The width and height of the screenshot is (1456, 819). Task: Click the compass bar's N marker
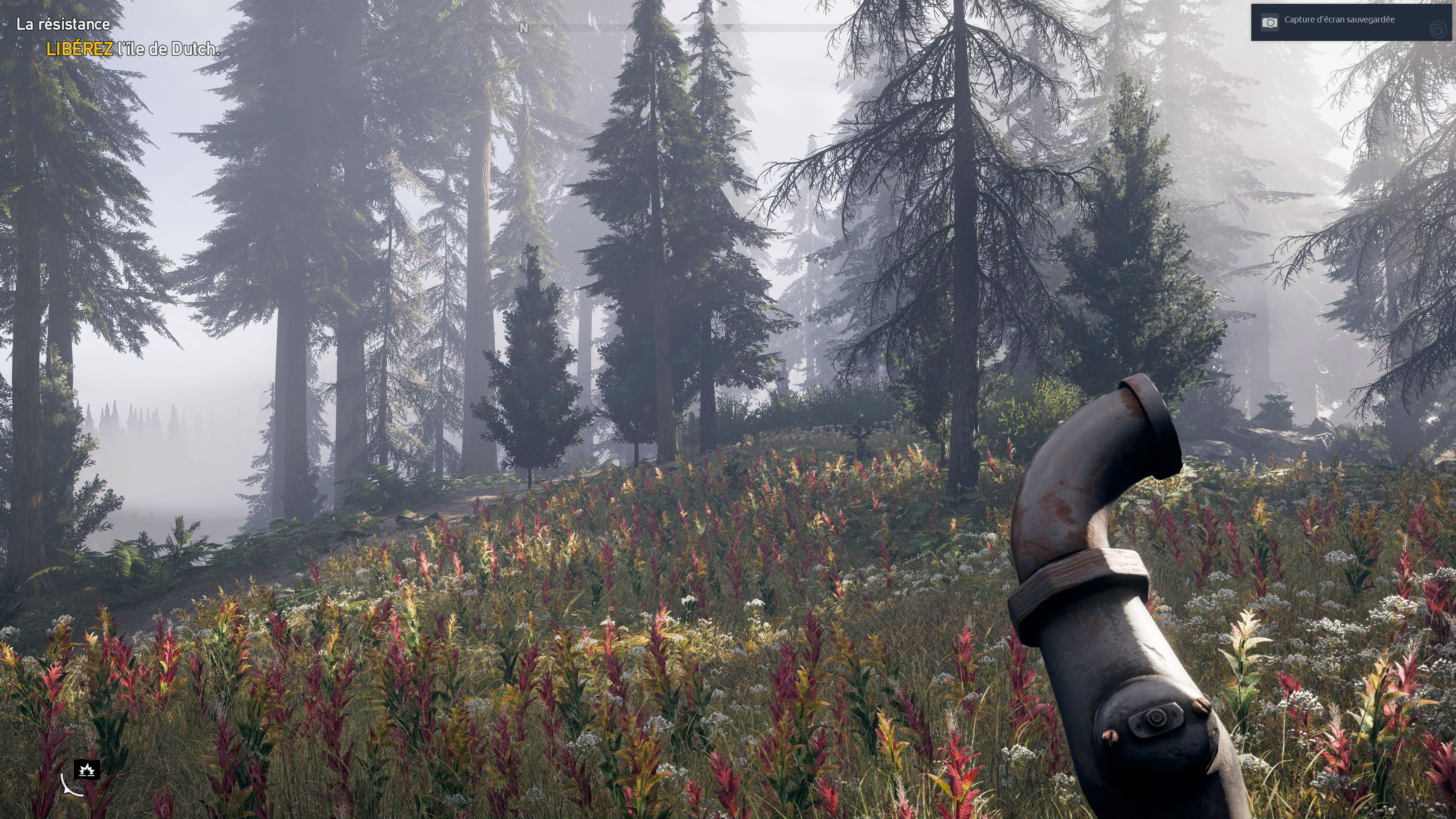[523, 28]
